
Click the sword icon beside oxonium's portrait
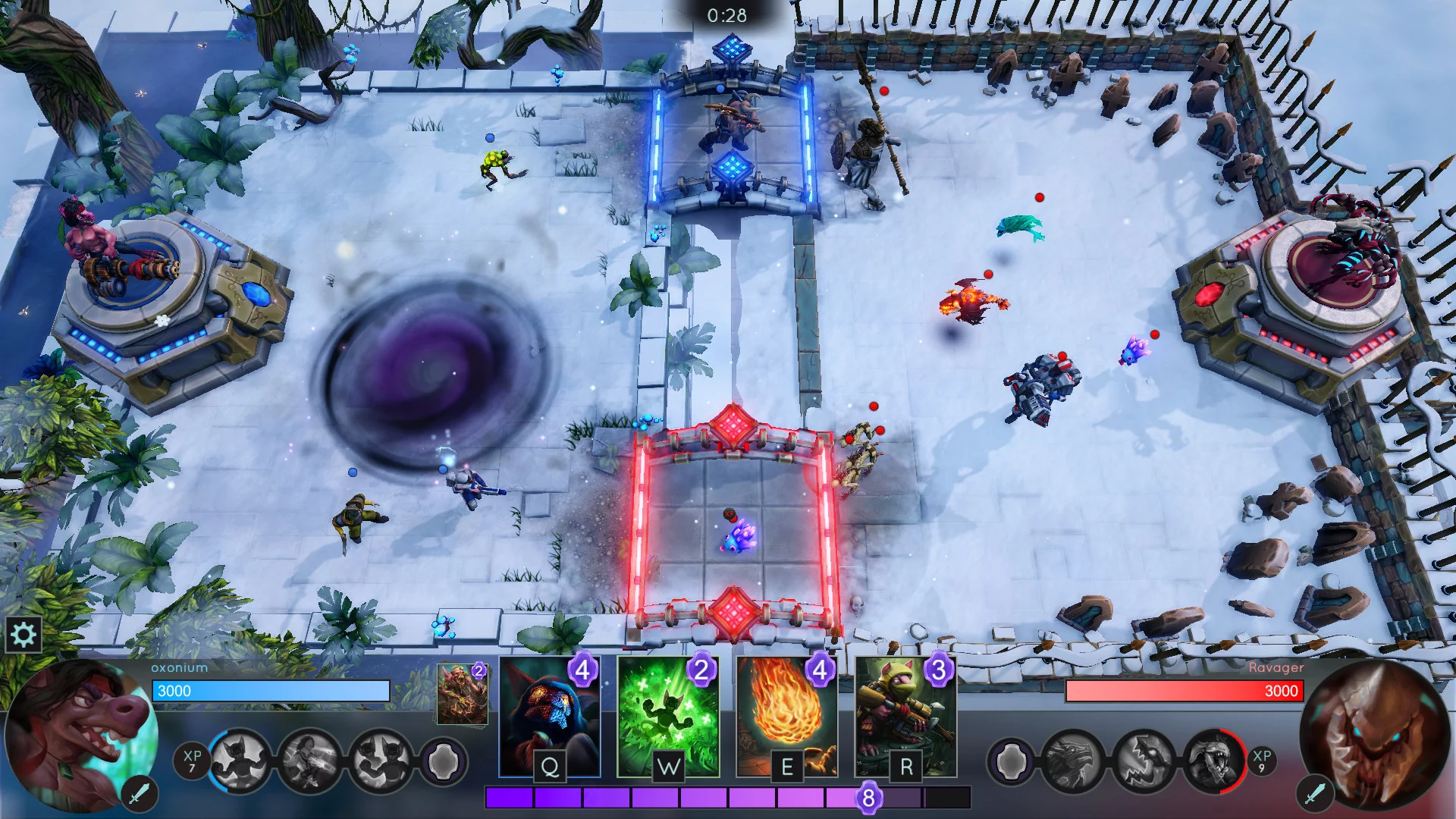[139, 793]
